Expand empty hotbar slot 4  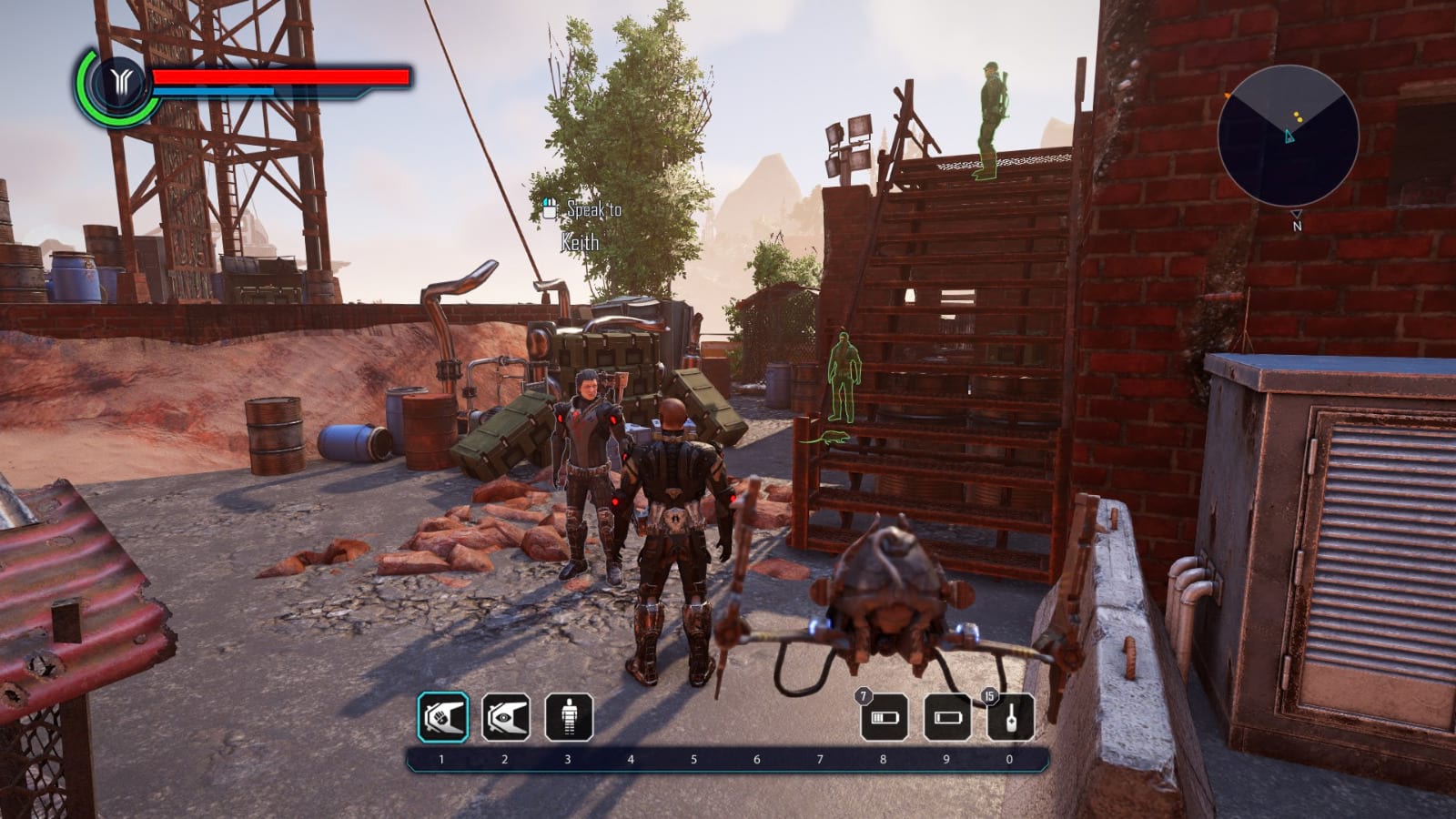631,718
